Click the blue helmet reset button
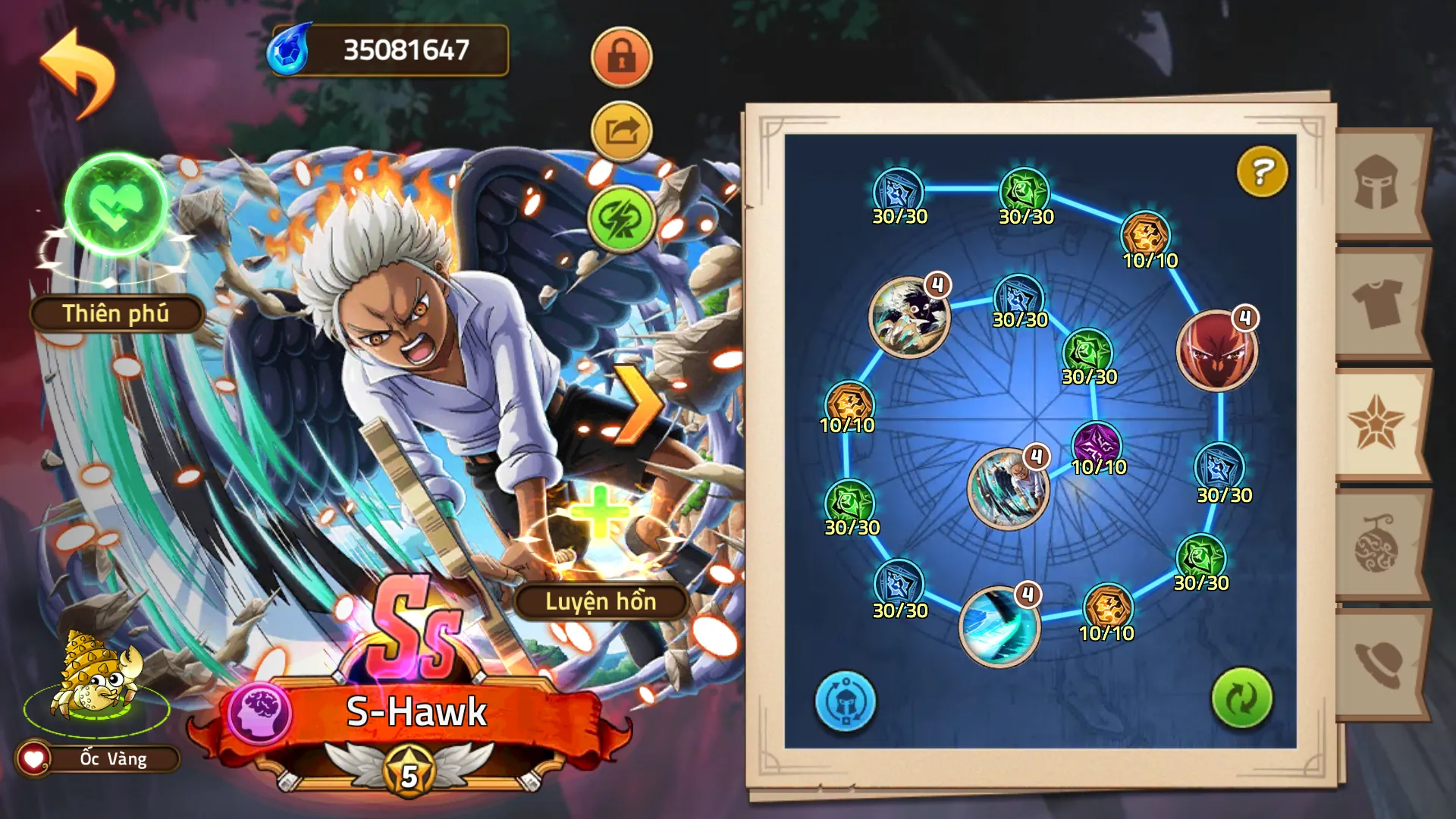 (x=845, y=701)
